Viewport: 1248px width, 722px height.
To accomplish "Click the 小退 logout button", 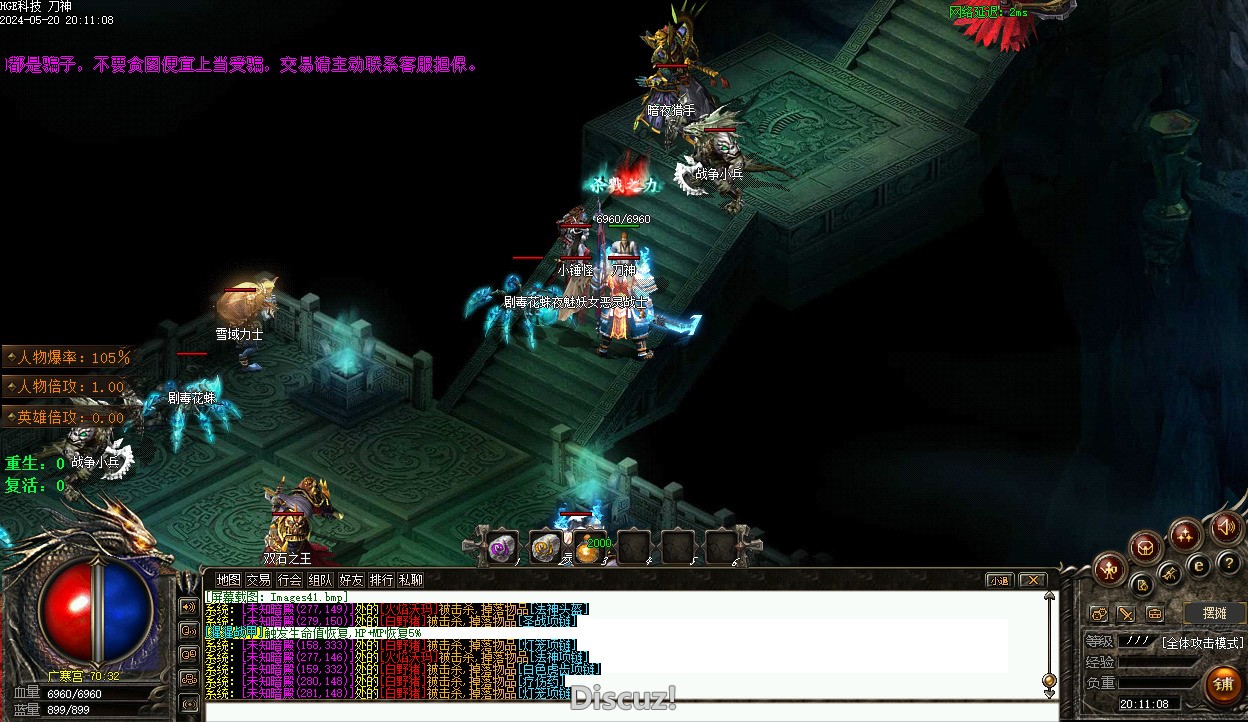I will pyautogui.click(x=999, y=580).
